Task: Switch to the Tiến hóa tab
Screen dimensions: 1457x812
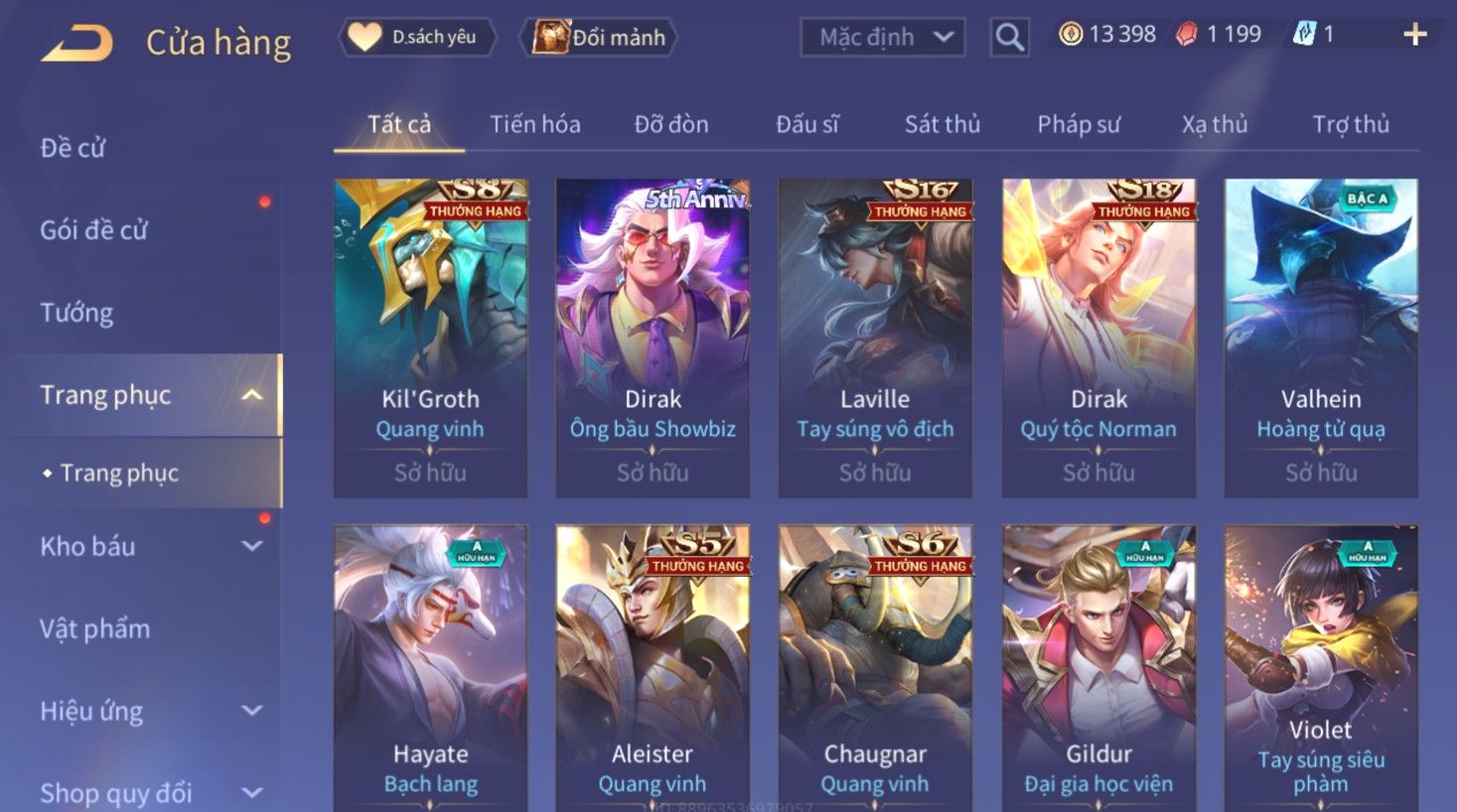Action: [x=534, y=124]
